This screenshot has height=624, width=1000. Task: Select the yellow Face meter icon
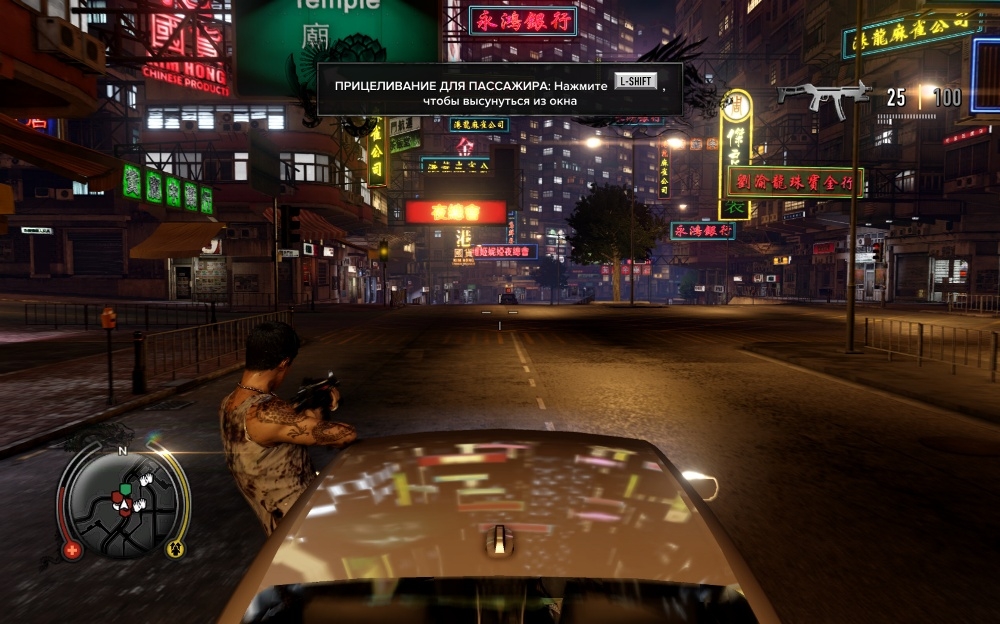click(174, 547)
